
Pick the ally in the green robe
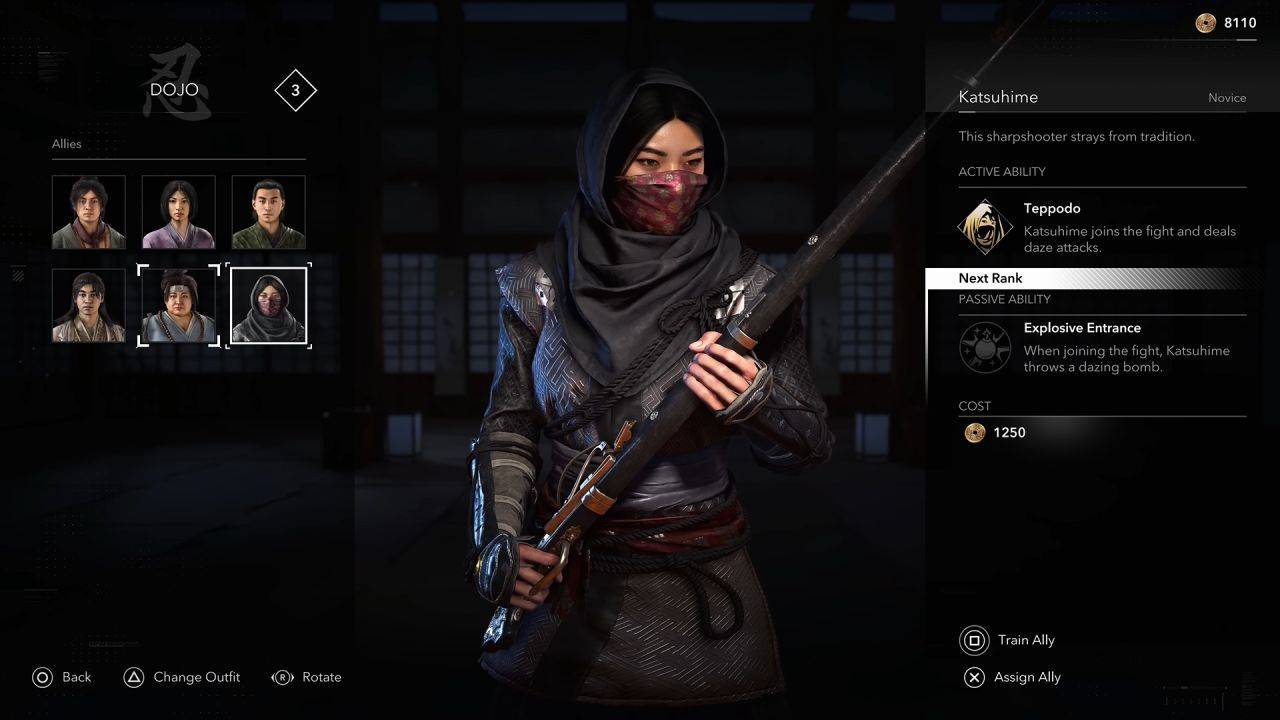coord(268,212)
